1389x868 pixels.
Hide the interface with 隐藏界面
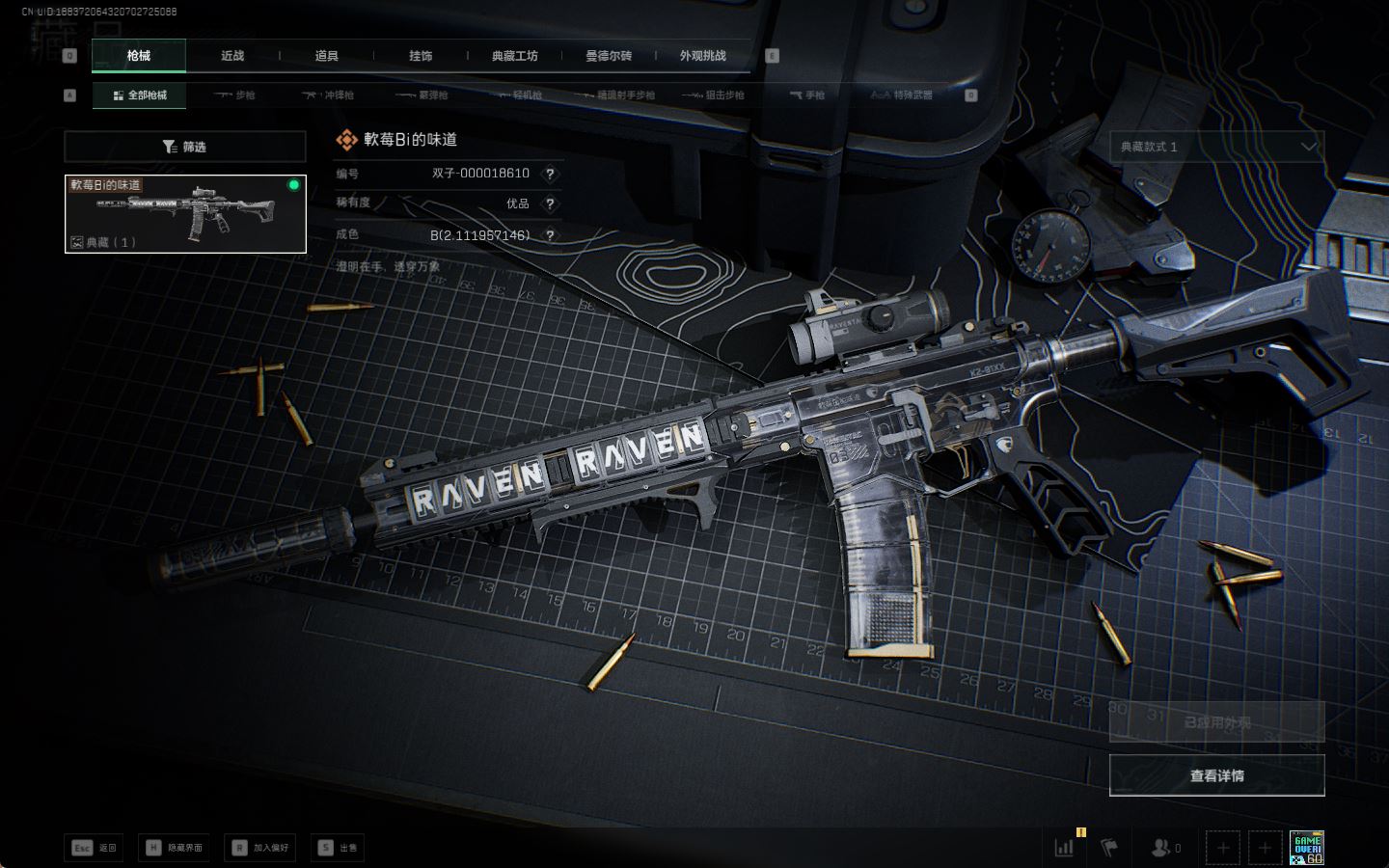coord(175,848)
